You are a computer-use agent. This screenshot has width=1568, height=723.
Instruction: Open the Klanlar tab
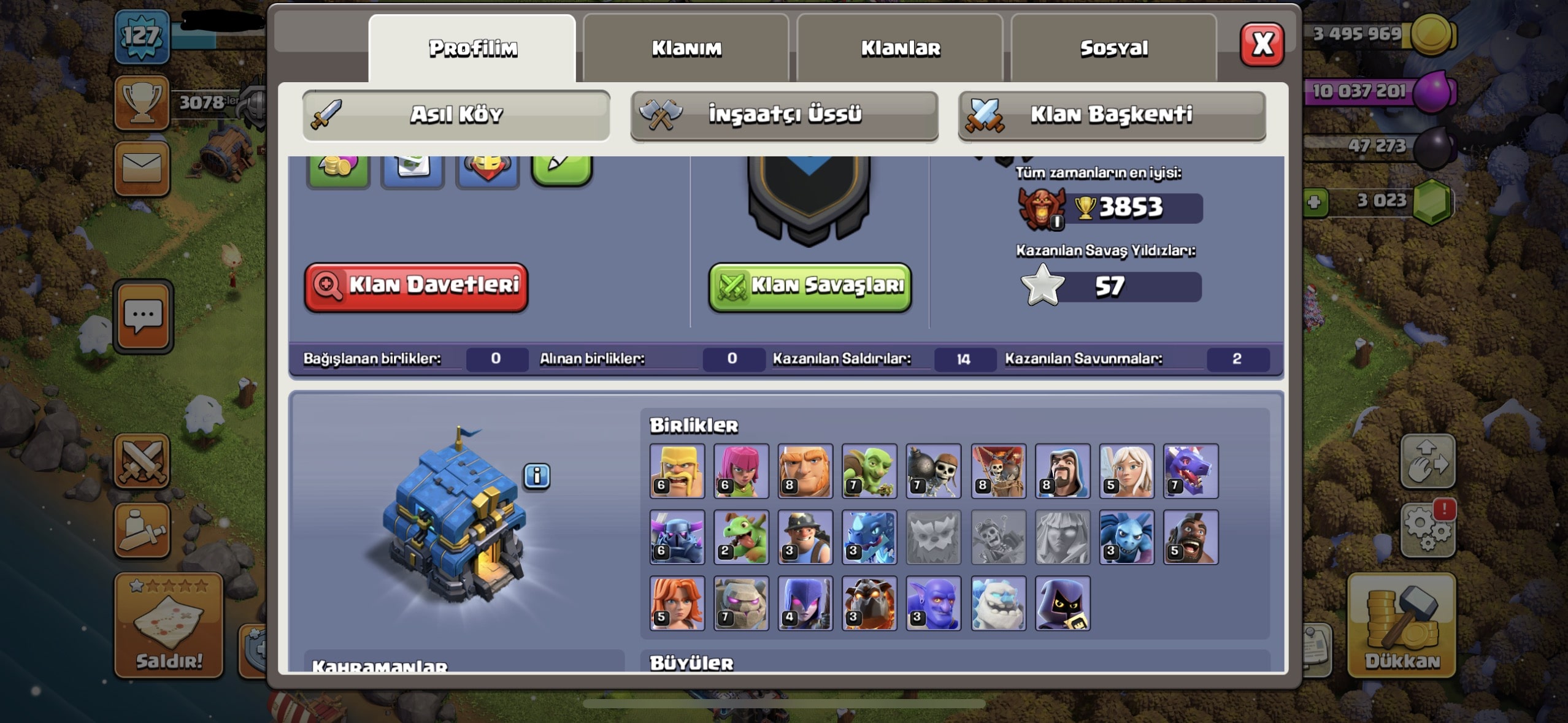(x=900, y=48)
